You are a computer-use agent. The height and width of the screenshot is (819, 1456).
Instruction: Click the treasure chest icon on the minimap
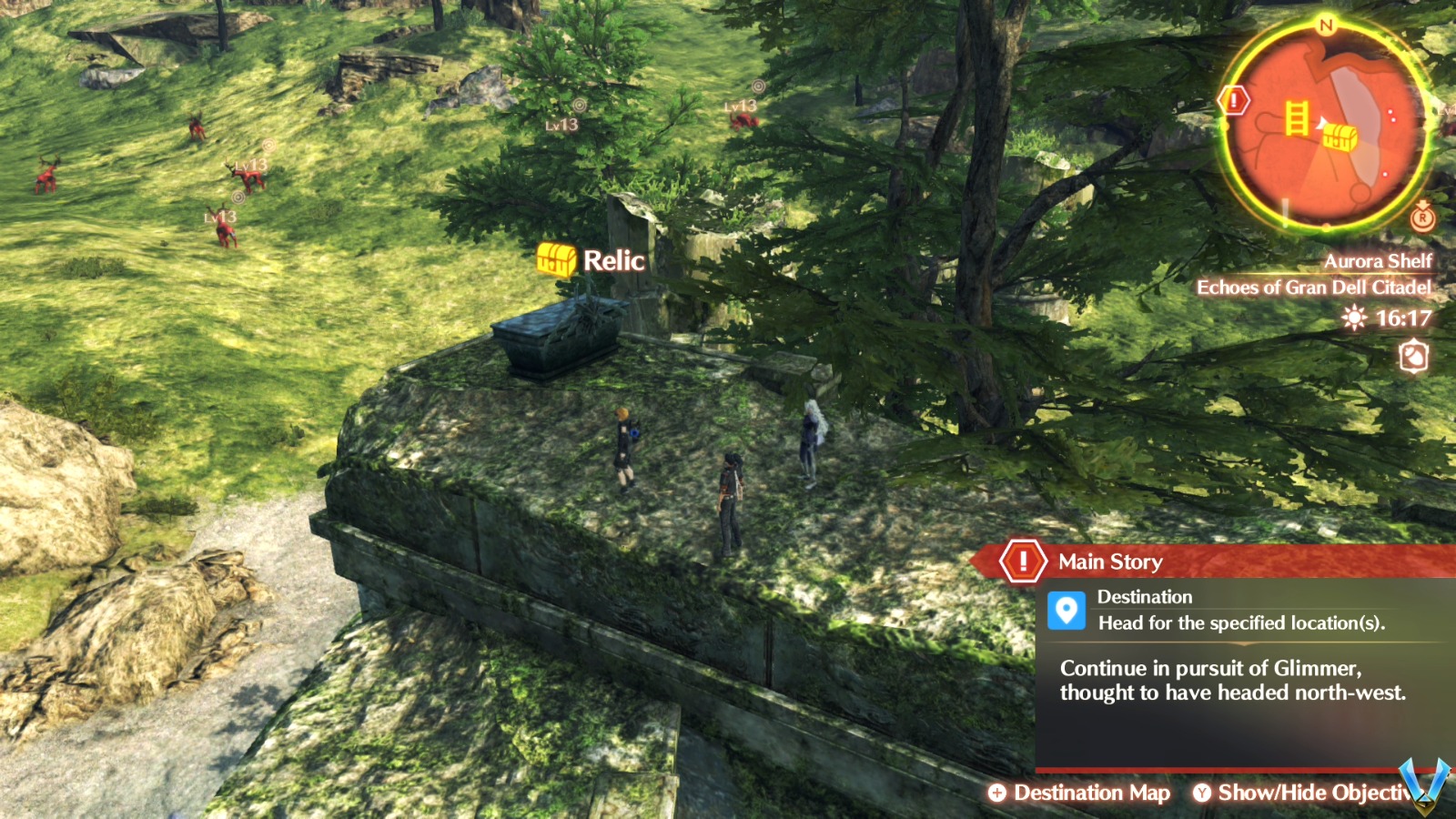tap(1340, 136)
